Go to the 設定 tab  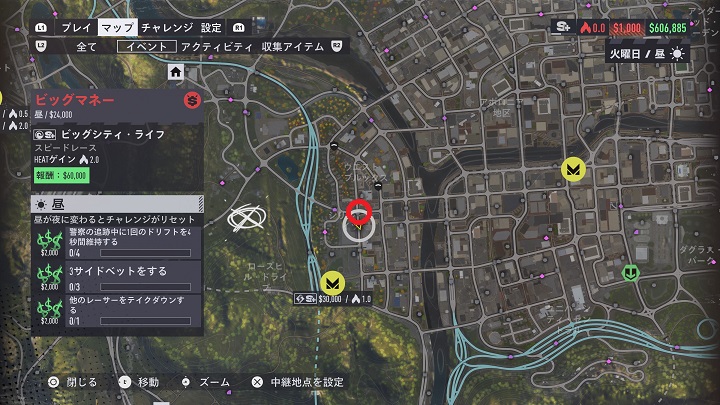pyautogui.click(x=211, y=28)
